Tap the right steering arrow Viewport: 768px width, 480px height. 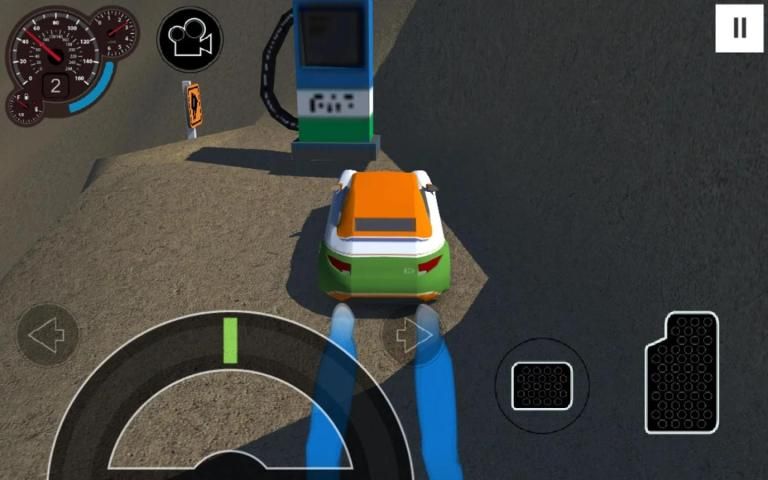[413, 336]
